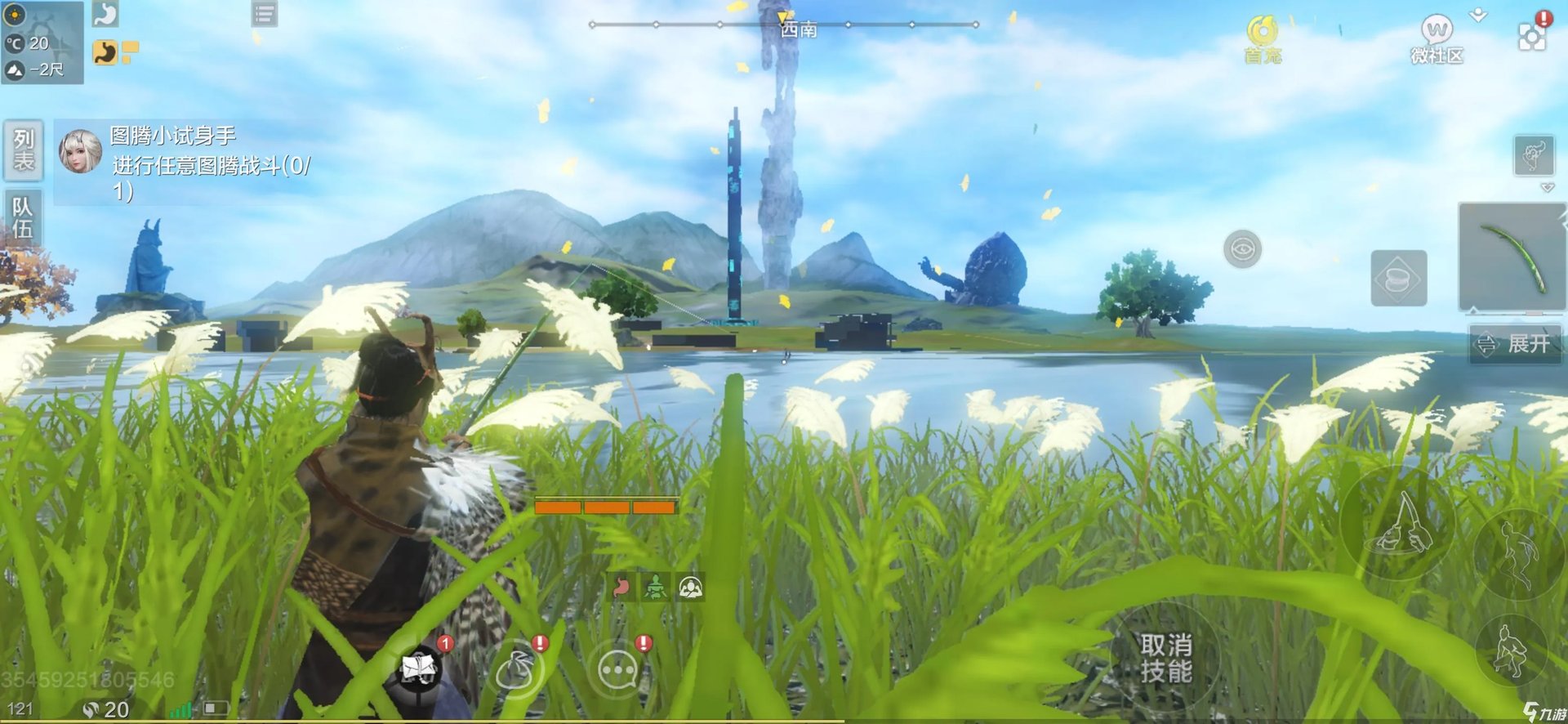Viewport: 1568px width, 724px height.
Task: Switch to the 队伍 team tab
Action: (x=23, y=218)
